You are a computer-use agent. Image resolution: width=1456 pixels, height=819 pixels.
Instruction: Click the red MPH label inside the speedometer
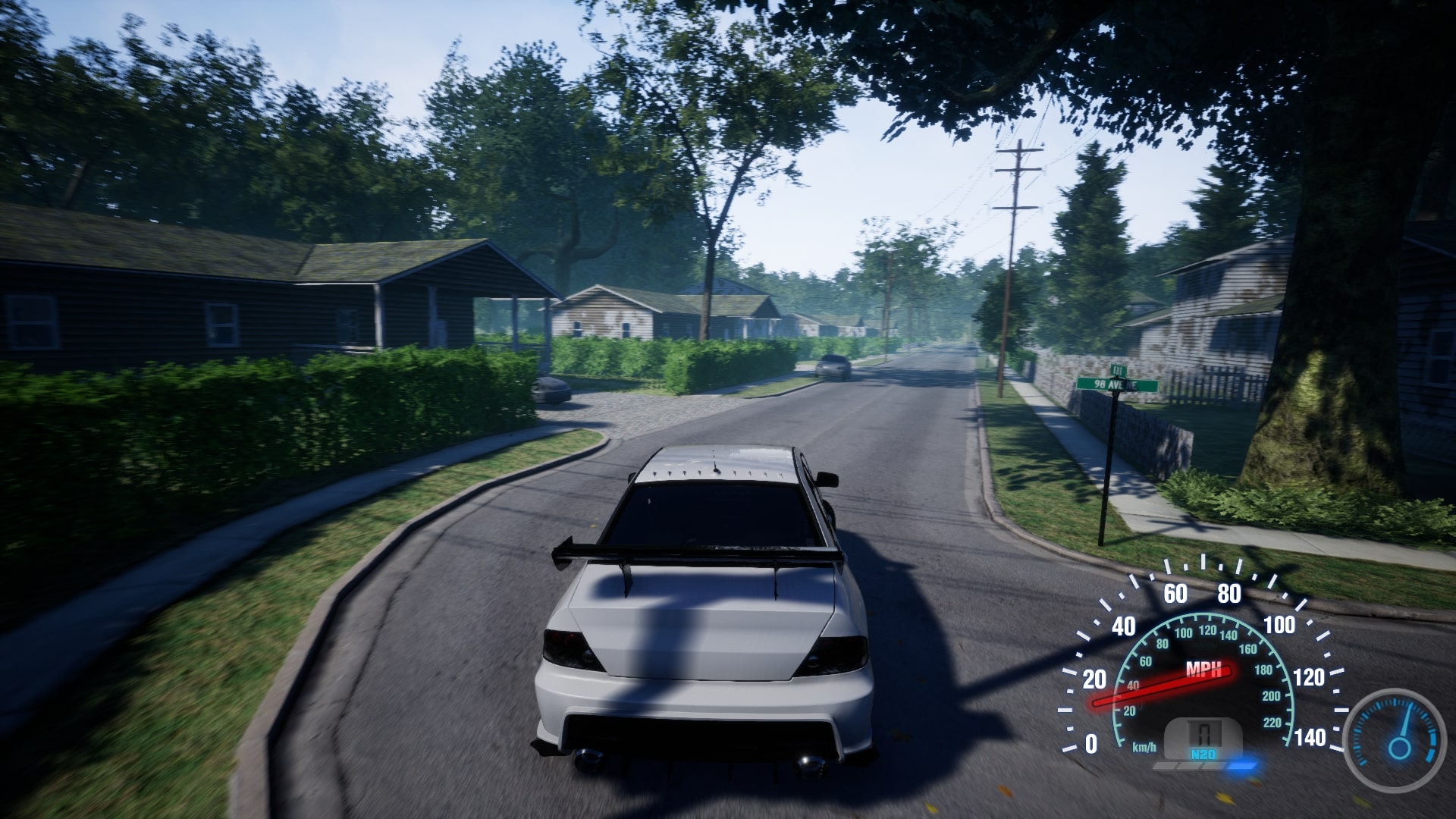tap(1206, 670)
